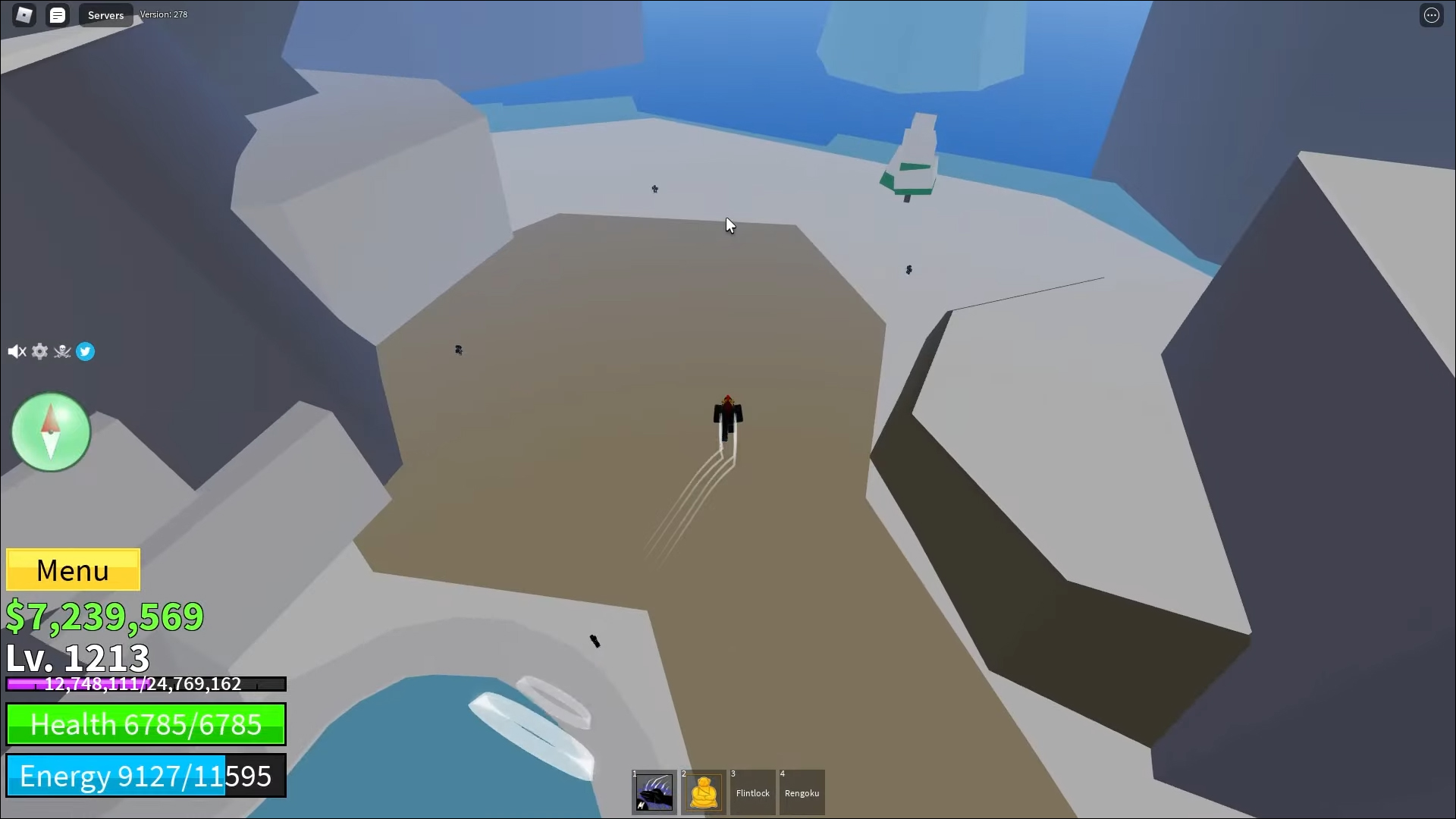Open the in-game chat icon

click(x=57, y=14)
